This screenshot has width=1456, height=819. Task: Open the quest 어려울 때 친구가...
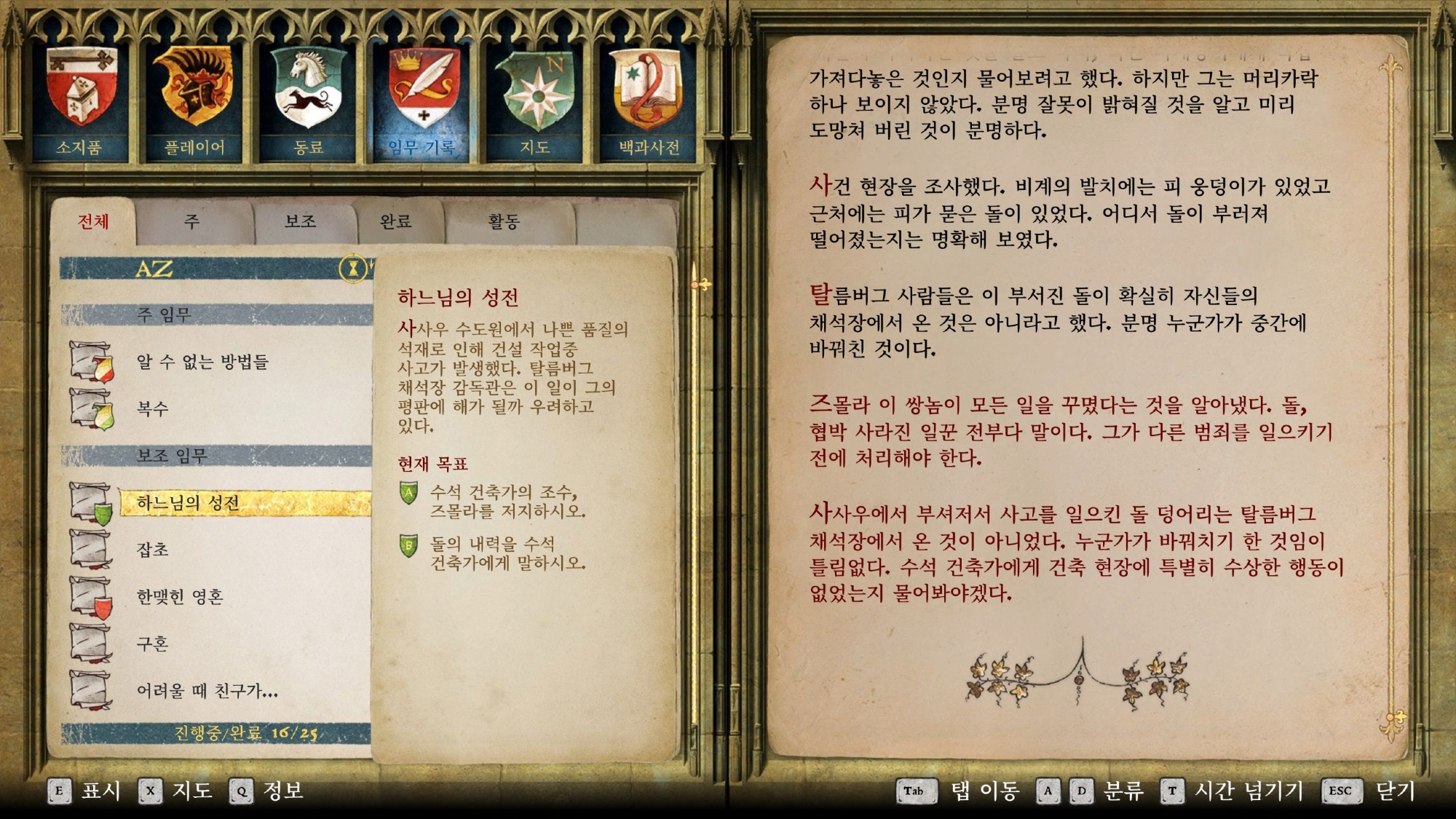pos(207,690)
